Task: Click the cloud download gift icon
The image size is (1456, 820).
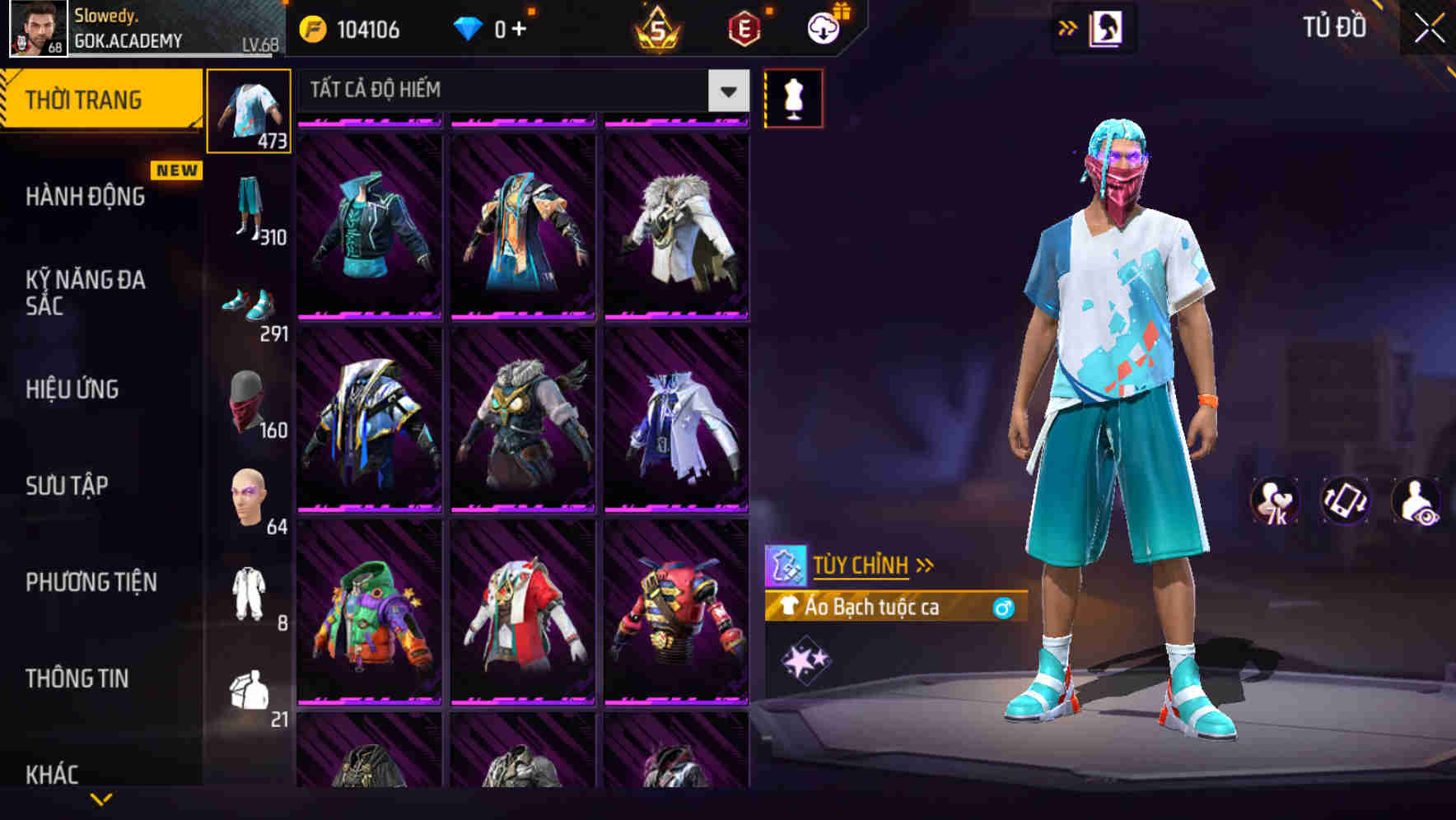Action: pyautogui.click(x=822, y=27)
